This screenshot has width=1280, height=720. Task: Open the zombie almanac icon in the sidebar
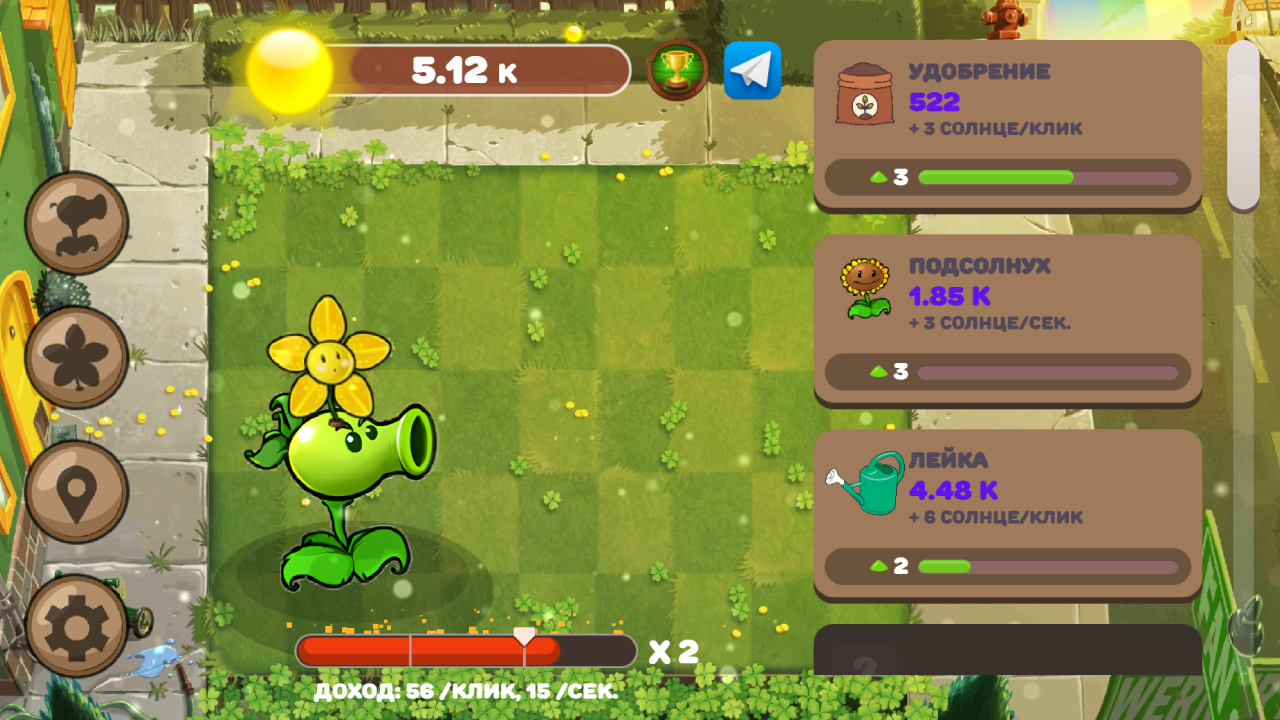tap(77, 222)
